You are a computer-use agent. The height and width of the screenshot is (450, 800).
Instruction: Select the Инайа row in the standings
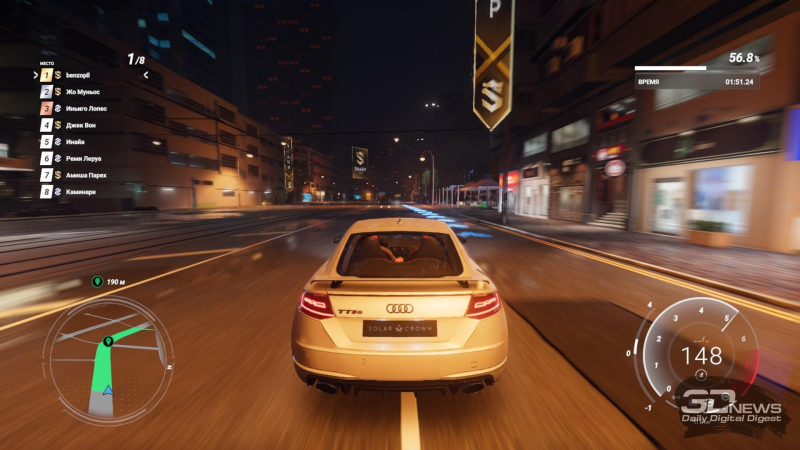pos(78,142)
